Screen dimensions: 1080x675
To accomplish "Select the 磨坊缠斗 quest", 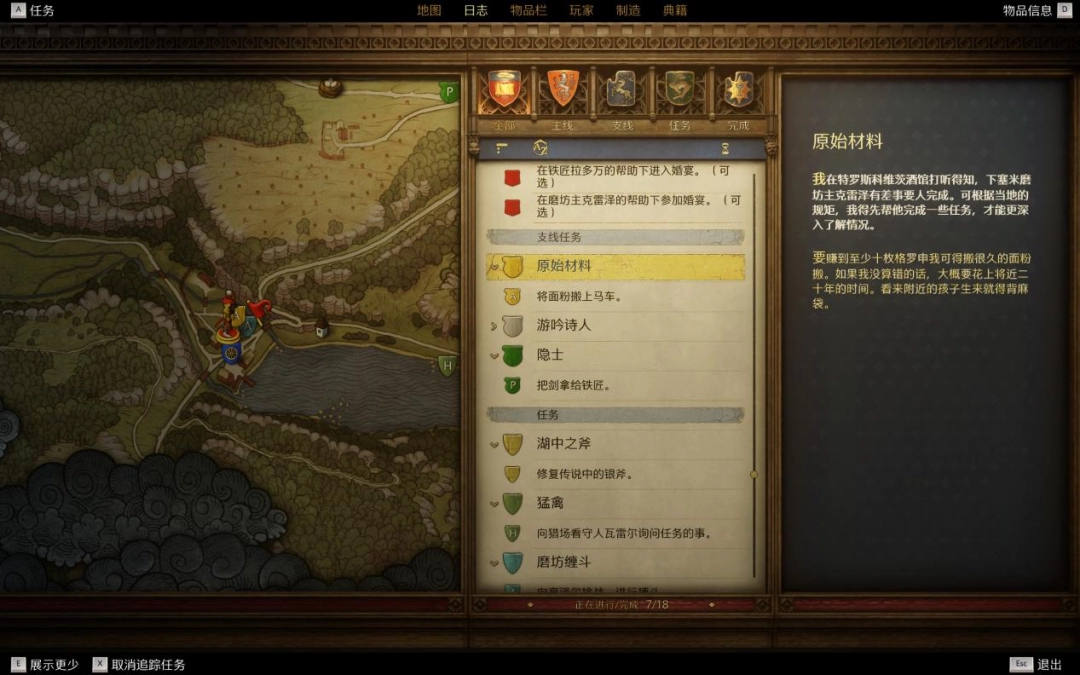I will (564, 562).
